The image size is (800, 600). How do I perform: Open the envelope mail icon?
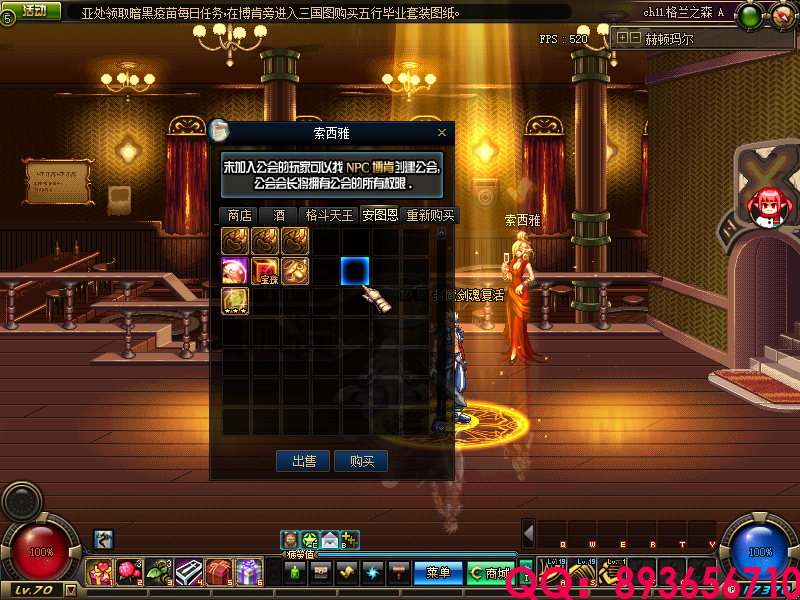pyautogui.click(x=329, y=540)
